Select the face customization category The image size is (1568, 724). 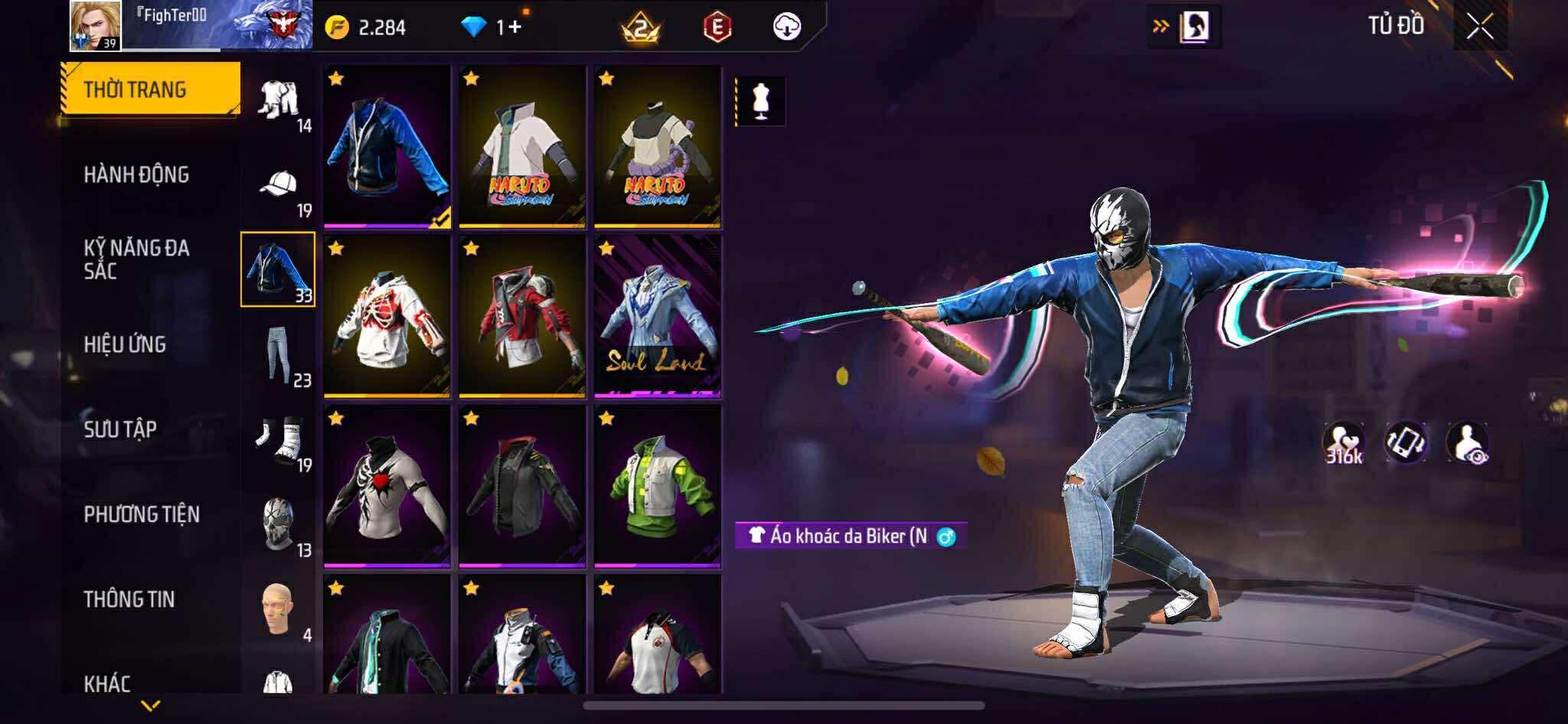(x=277, y=610)
